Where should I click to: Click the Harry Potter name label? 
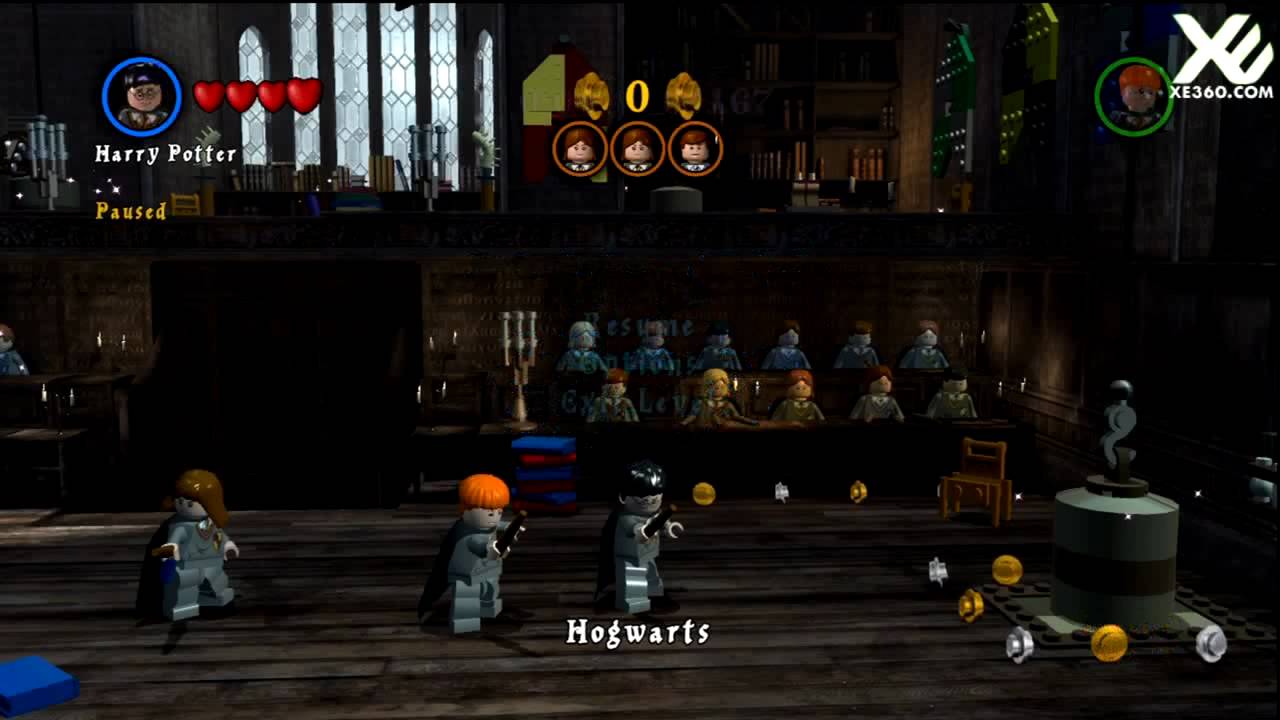[167, 153]
